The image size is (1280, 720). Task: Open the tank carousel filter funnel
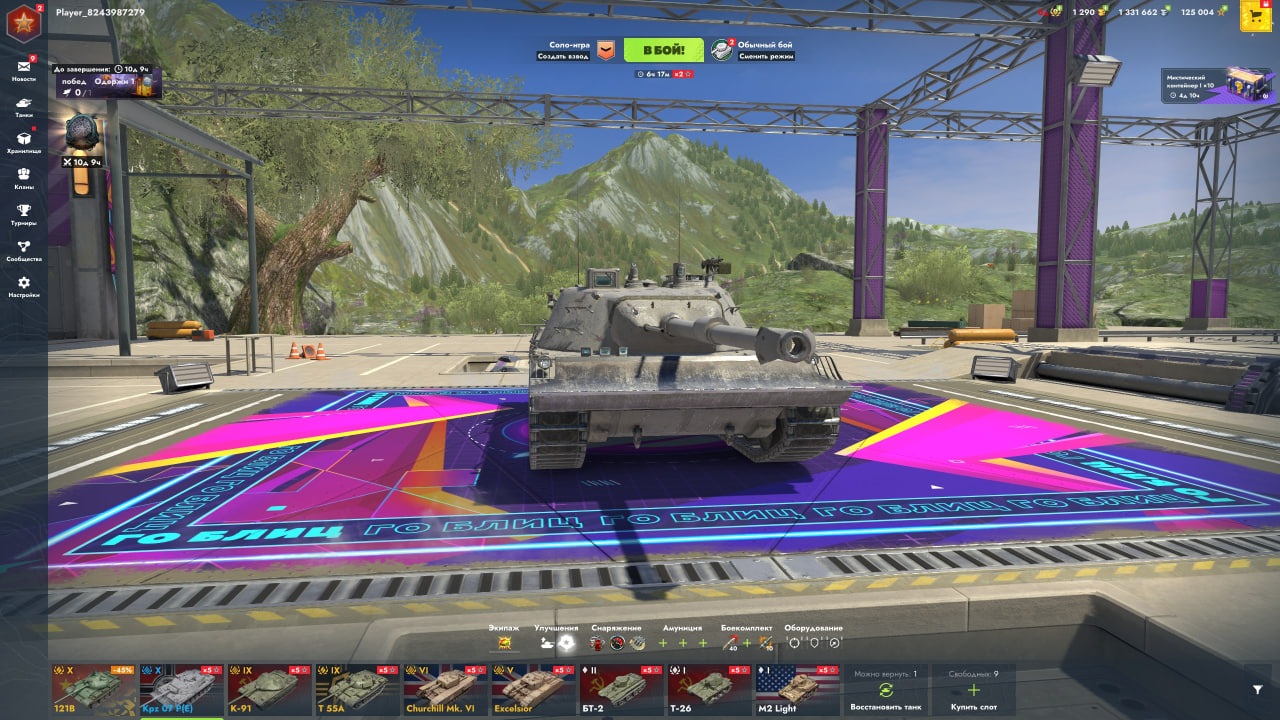coord(1257,689)
